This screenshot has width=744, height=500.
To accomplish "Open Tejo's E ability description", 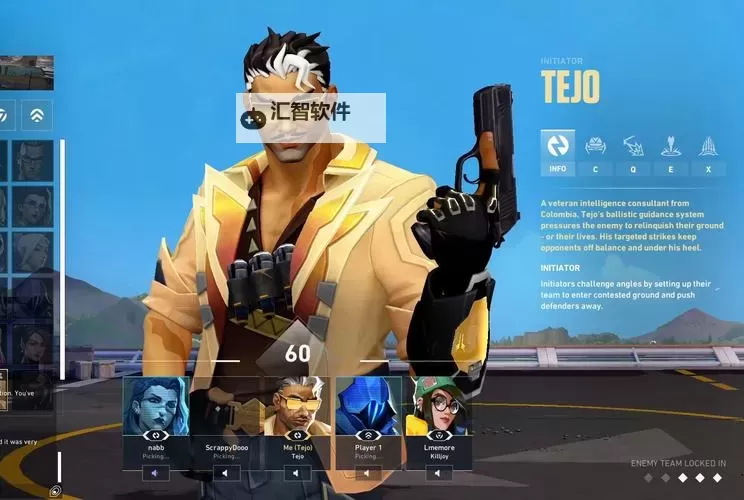I will 670,152.
